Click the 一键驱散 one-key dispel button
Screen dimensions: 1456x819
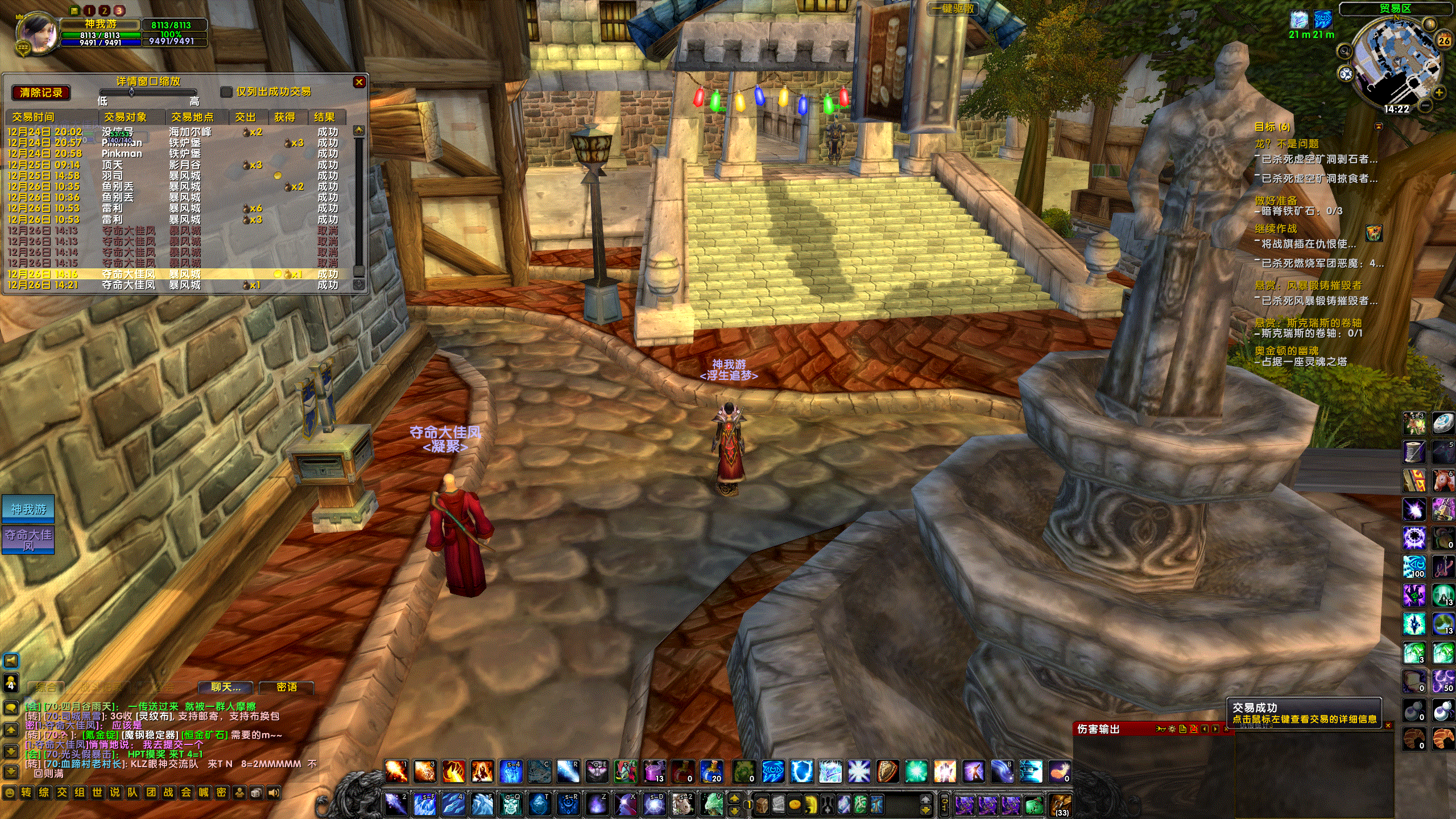pyautogui.click(x=954, y=9)
